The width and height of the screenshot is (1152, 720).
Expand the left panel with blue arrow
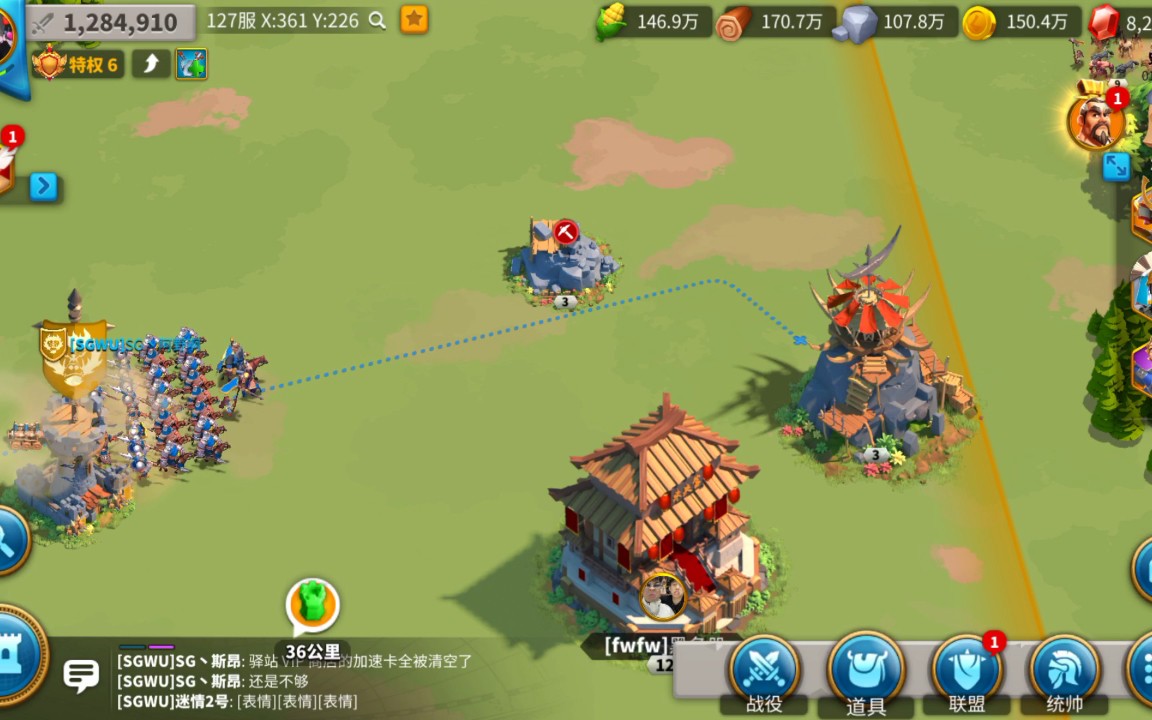43,186
